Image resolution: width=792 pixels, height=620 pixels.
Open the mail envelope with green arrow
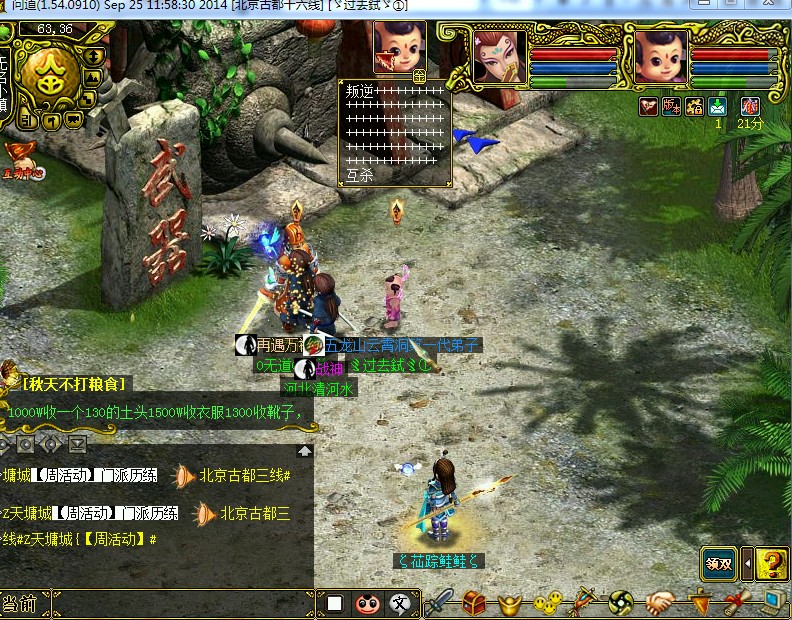click(x=717, y=106)
